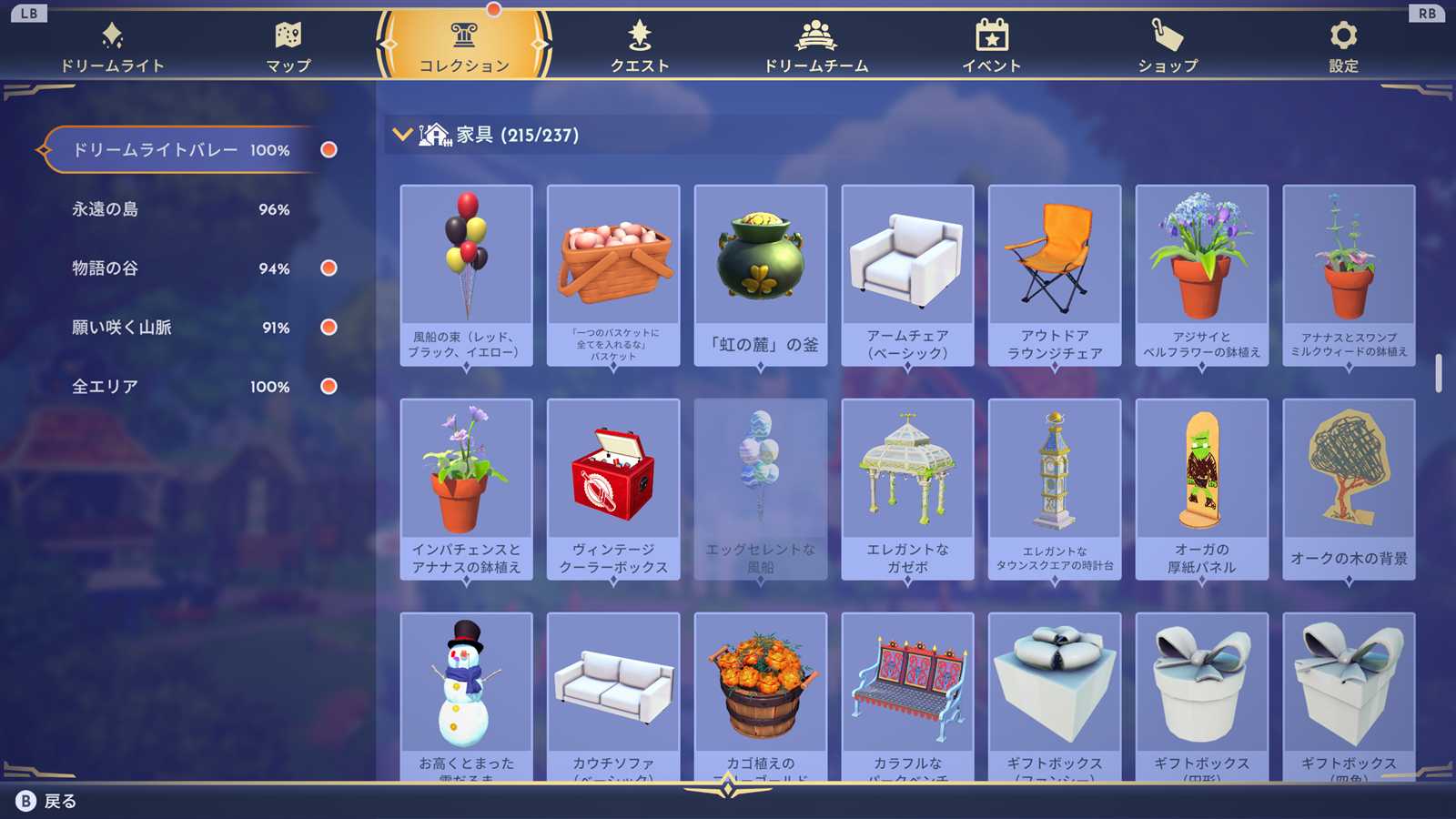Select the 願い咲く山脈 area entry
The height and width of the screenshot is (819, 1456).
click(180, 328)
